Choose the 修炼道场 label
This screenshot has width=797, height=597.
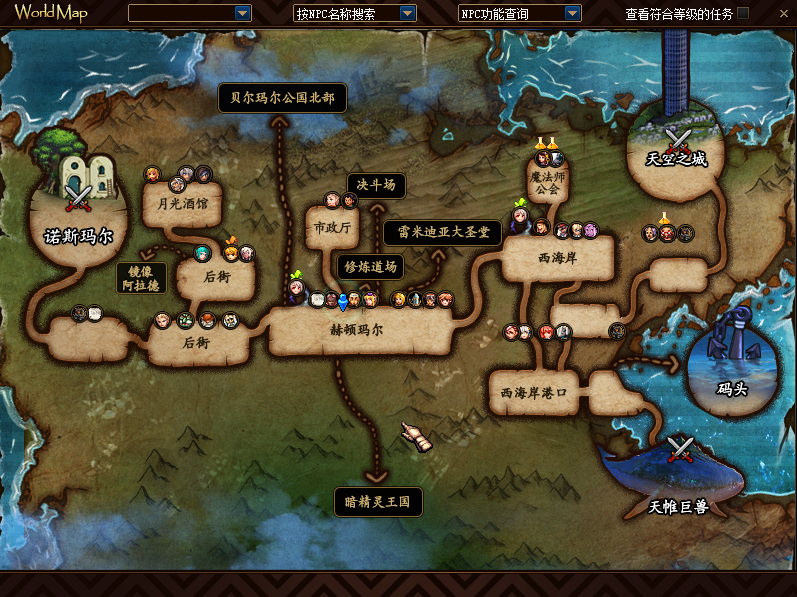tap(371, 266)
